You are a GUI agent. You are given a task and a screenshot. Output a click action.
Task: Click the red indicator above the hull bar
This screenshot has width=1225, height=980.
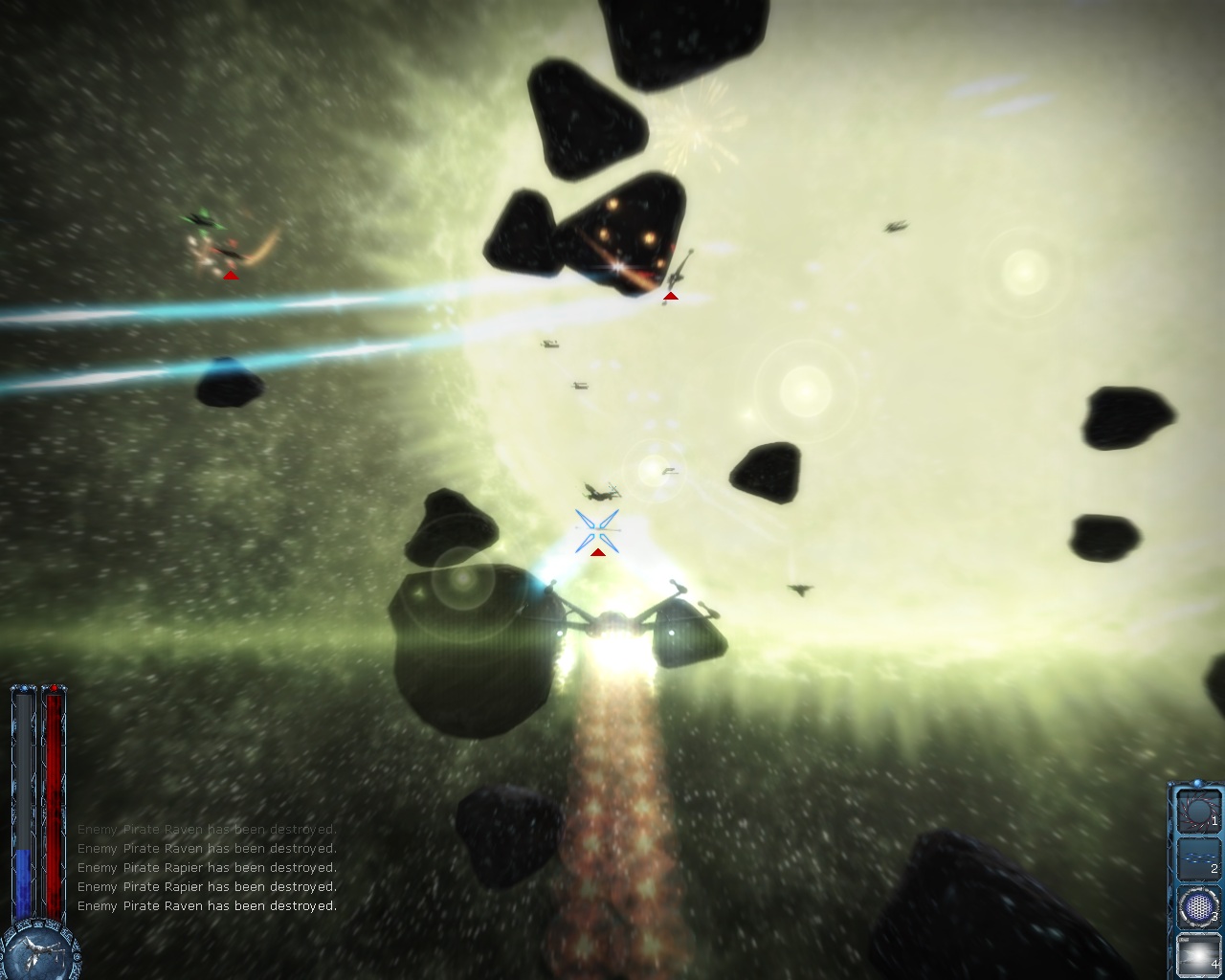point(54,689)
